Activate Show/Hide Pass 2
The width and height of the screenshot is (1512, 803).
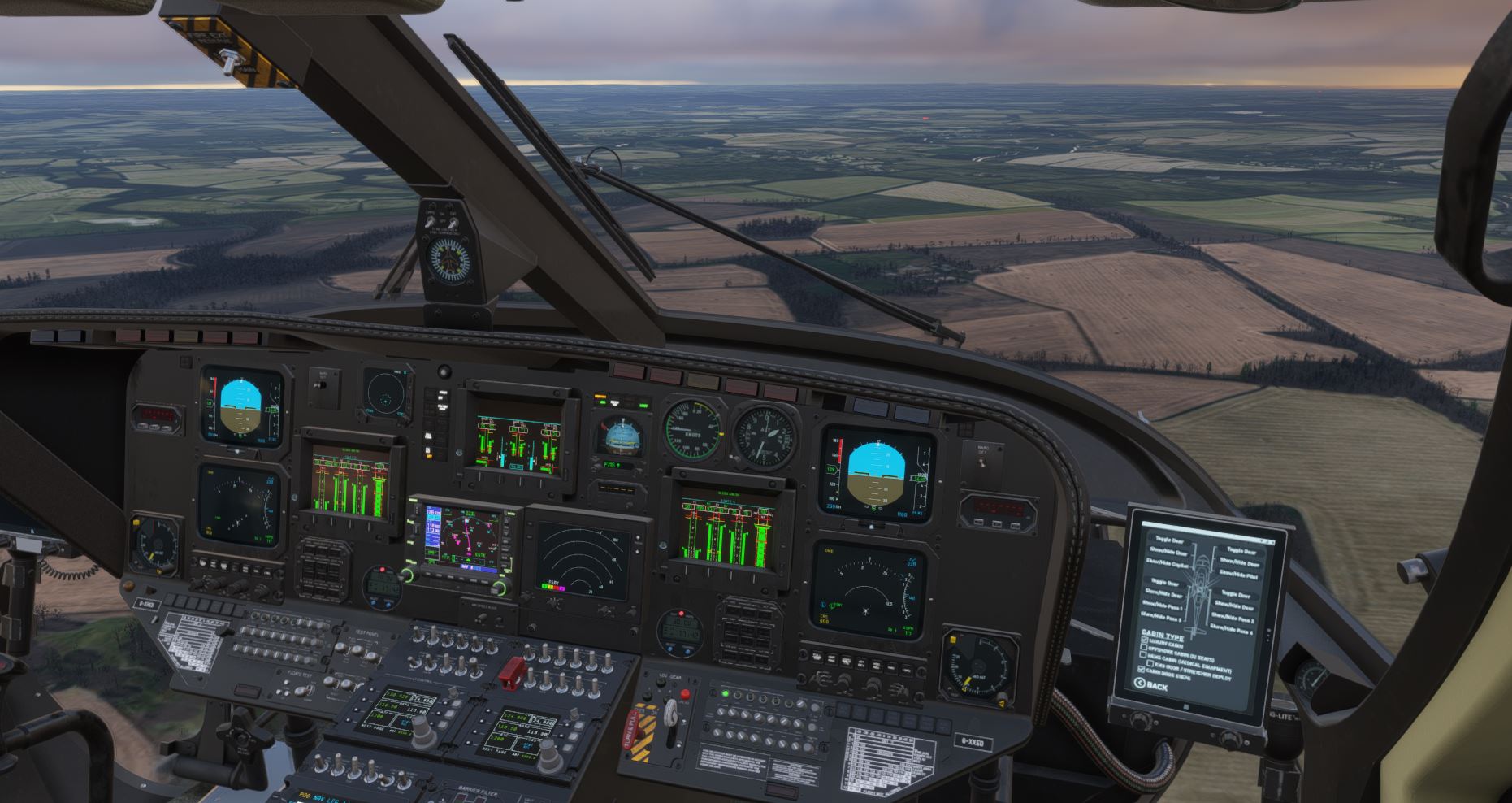click(x=1233, y=619)
